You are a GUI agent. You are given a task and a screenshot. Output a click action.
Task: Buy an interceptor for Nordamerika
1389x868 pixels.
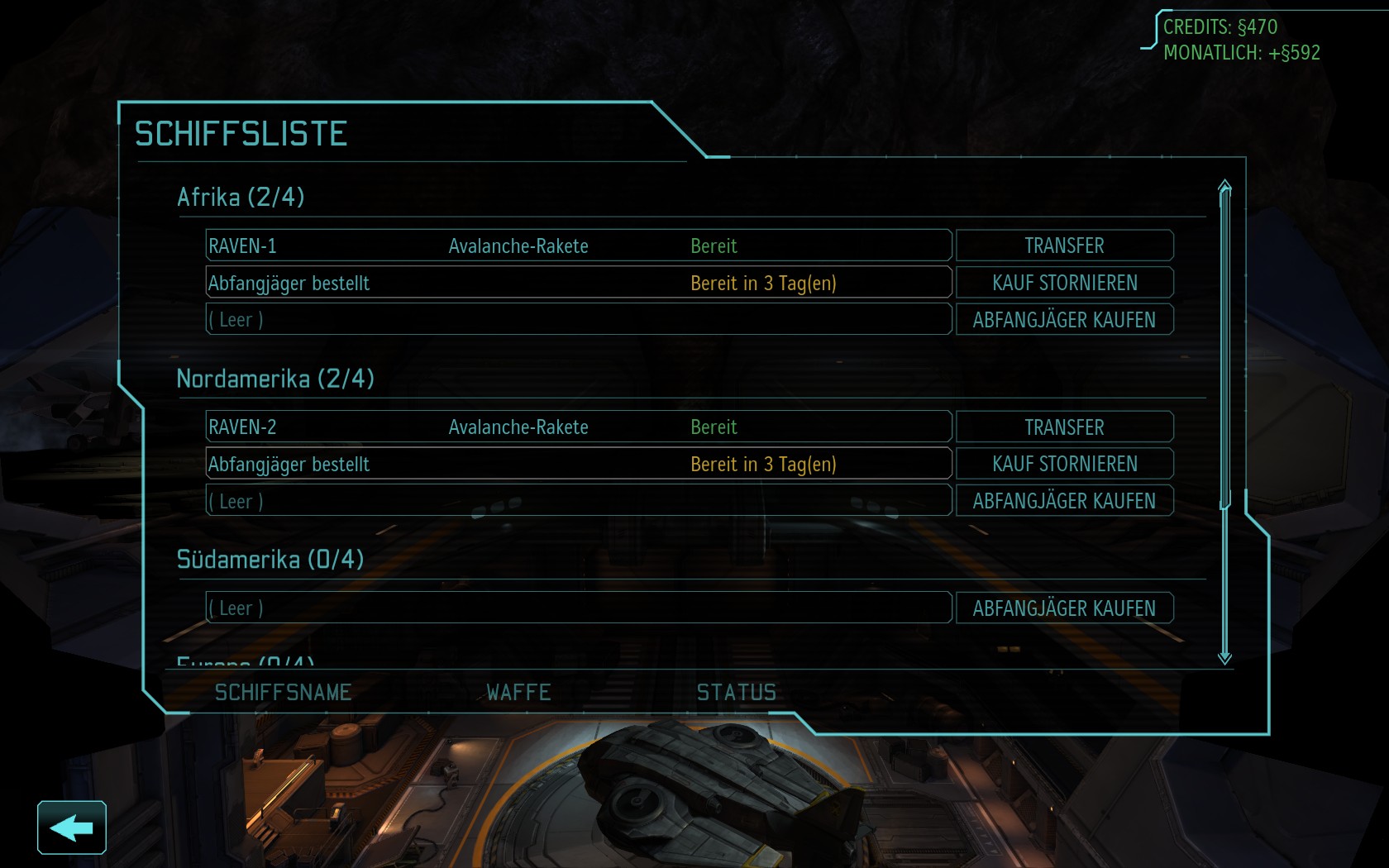(x=1064, y=501)
